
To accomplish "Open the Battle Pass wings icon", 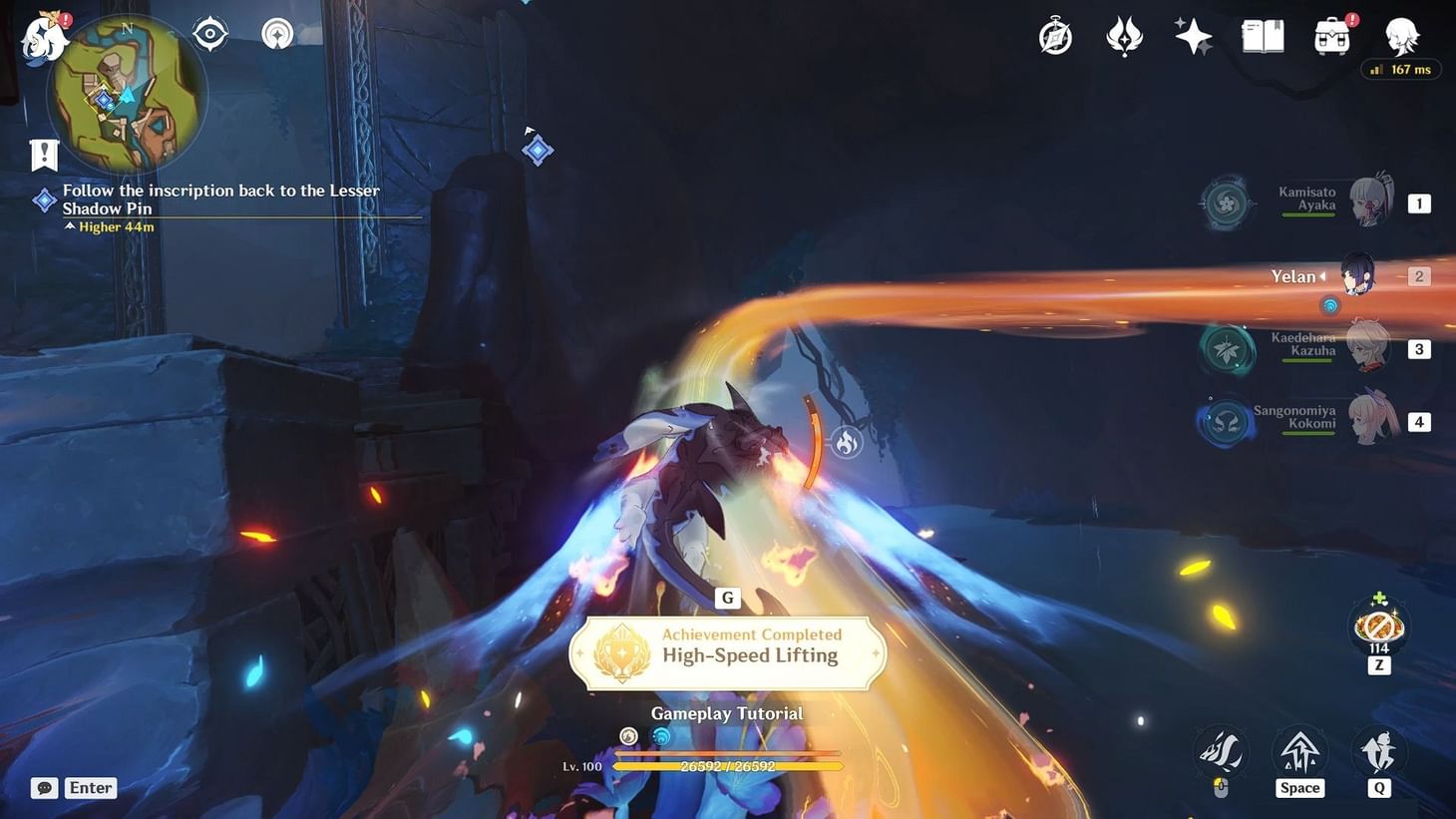I will click(1124, 36).
